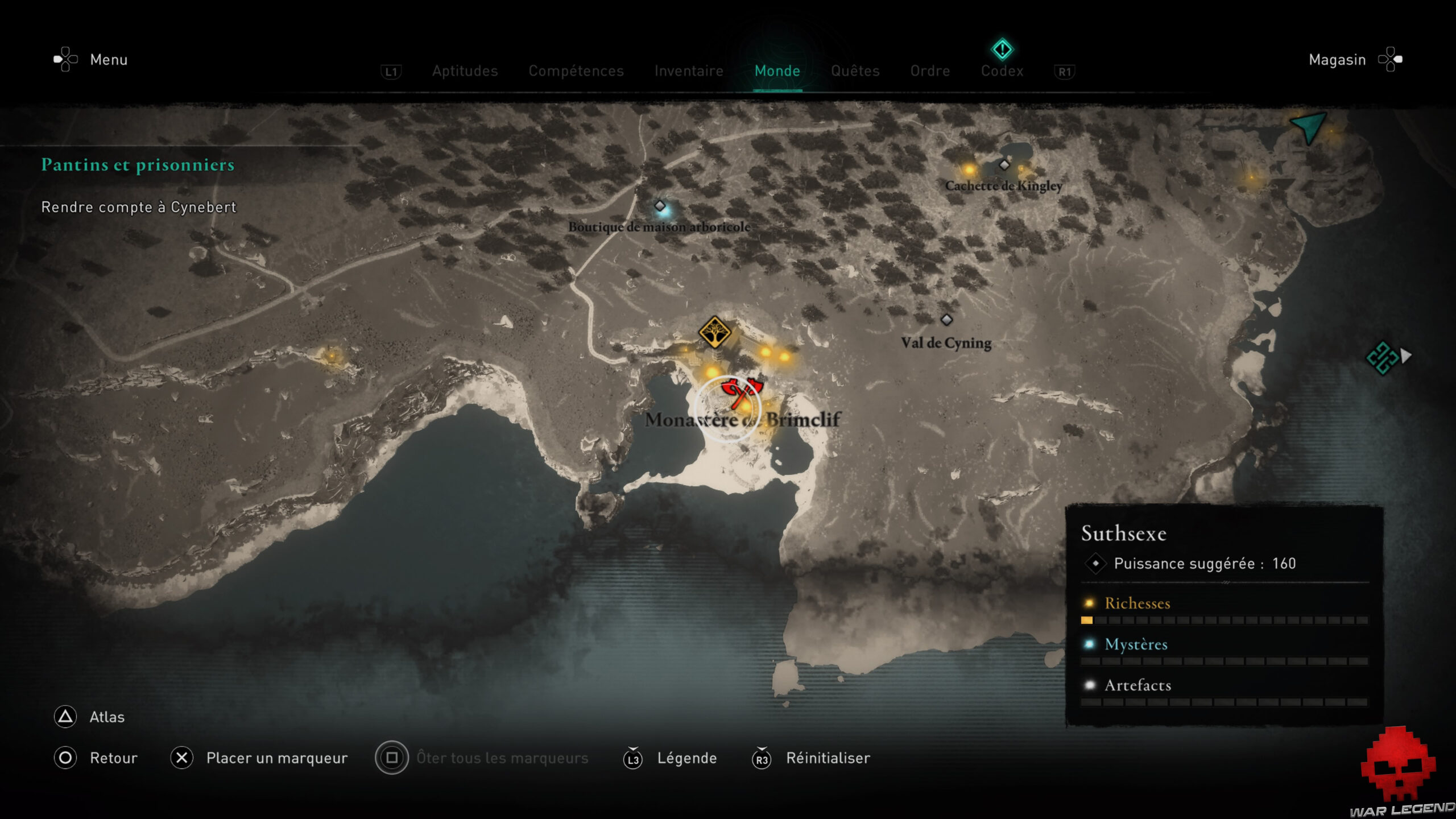Click the quest text Rendre compte à Cynebert

pyautogui.click(x=138, y=207)
